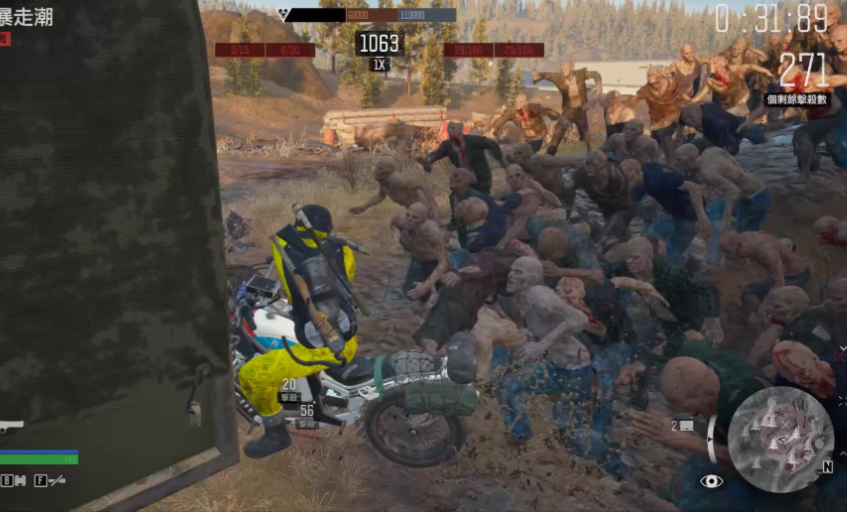
Task: Click the medal rank icon on score bar
Action: coord(285,15)
